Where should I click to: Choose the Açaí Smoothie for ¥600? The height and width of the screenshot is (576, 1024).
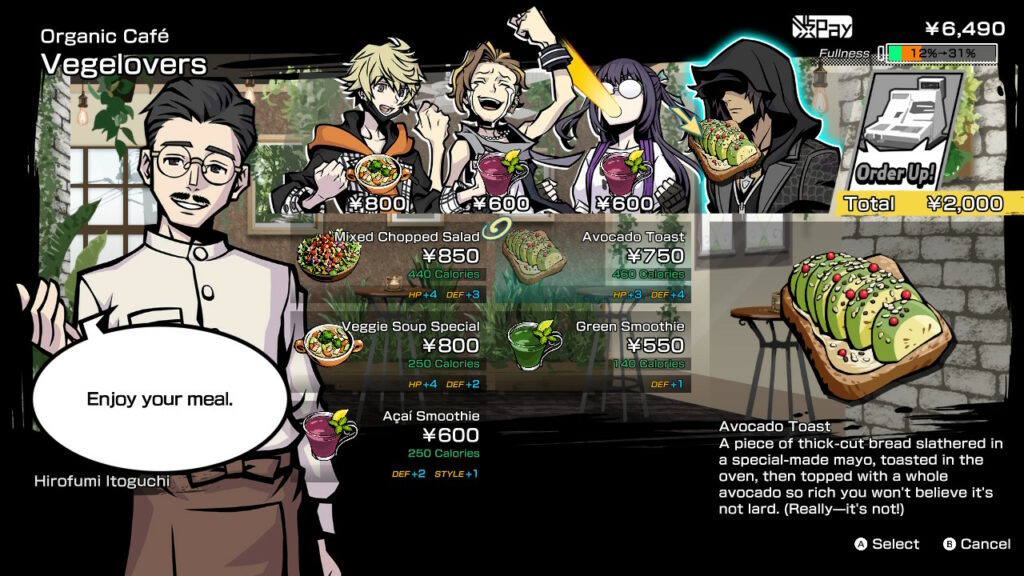pyautogui.click(x=393, y=436)
